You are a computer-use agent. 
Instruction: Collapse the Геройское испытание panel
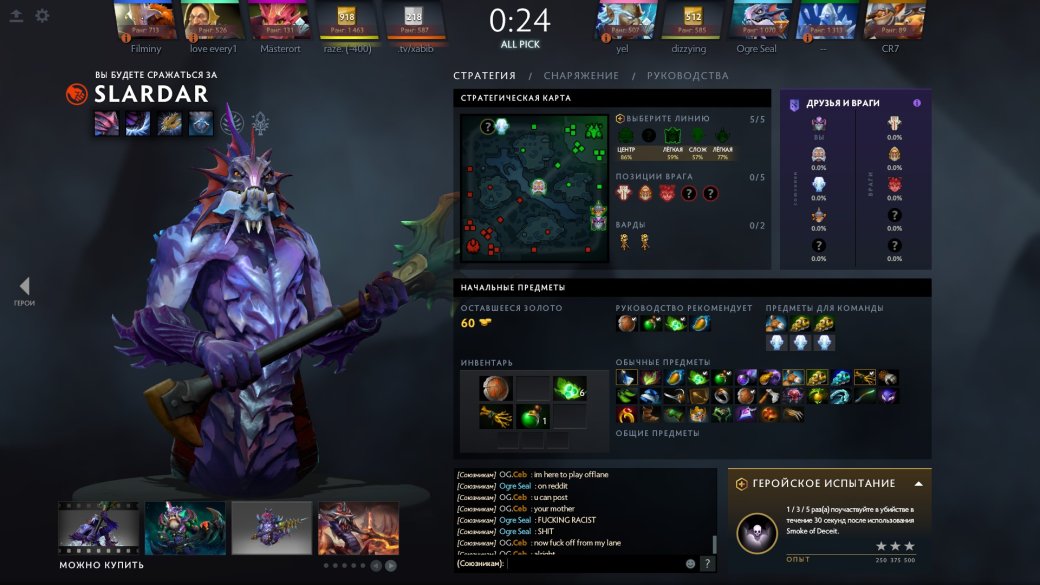[x=918, y=484]
